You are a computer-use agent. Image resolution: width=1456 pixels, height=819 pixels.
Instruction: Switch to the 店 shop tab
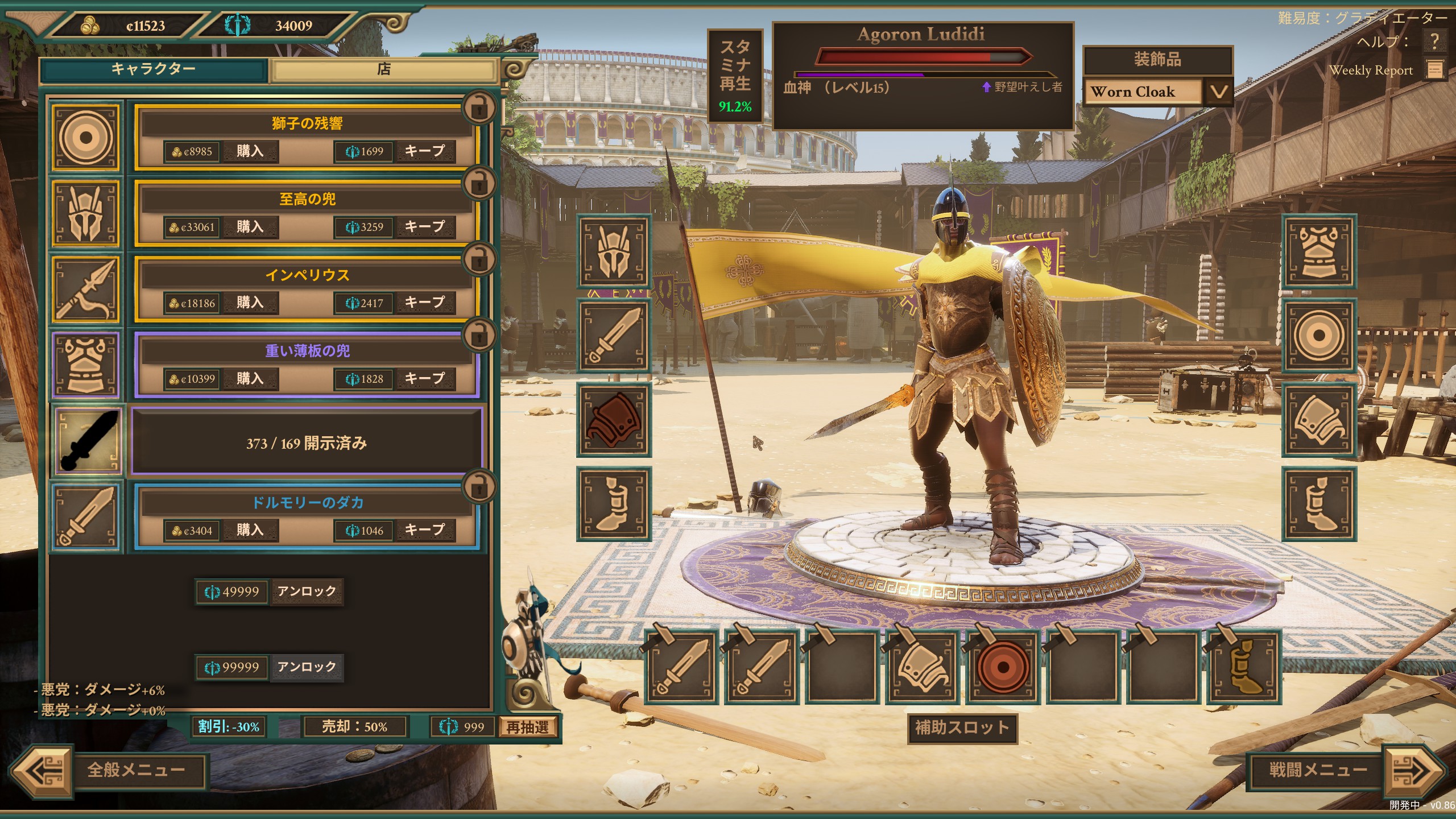tap(384, 70)
